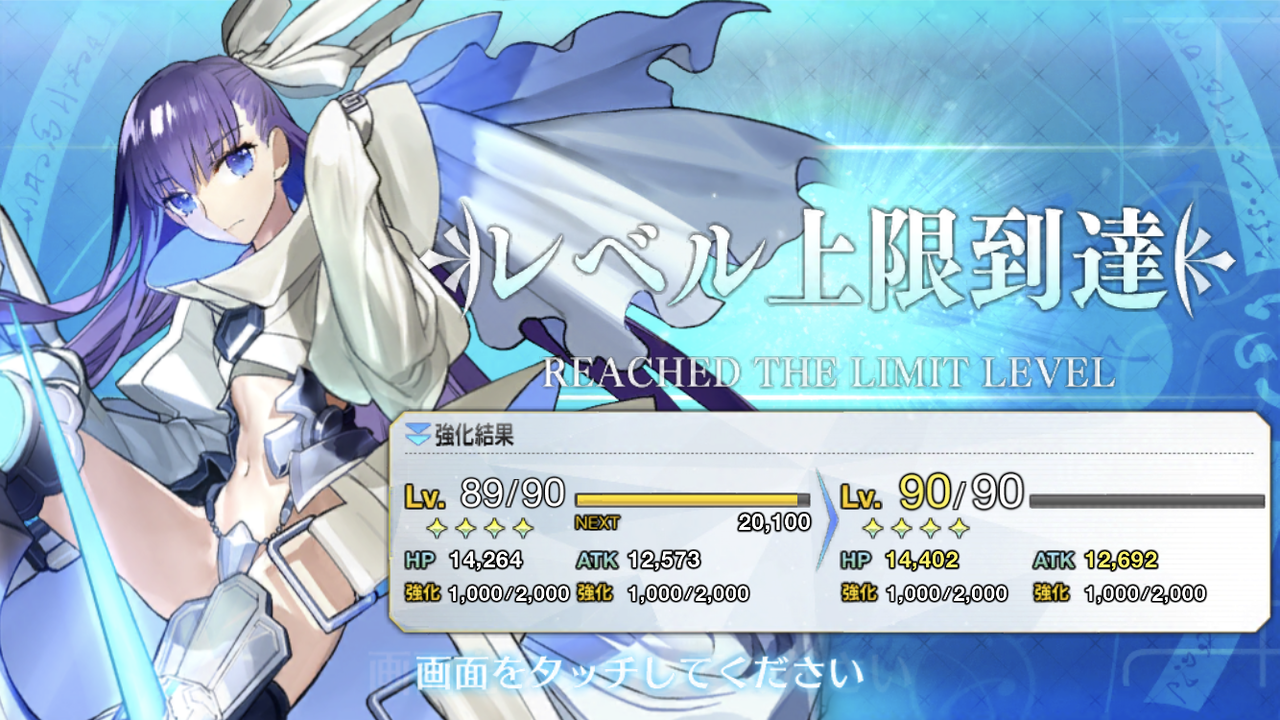Select the fourth star under Lv. 89
The width and height of the screenshot is (1280, 720).
[x=523, y=527]
